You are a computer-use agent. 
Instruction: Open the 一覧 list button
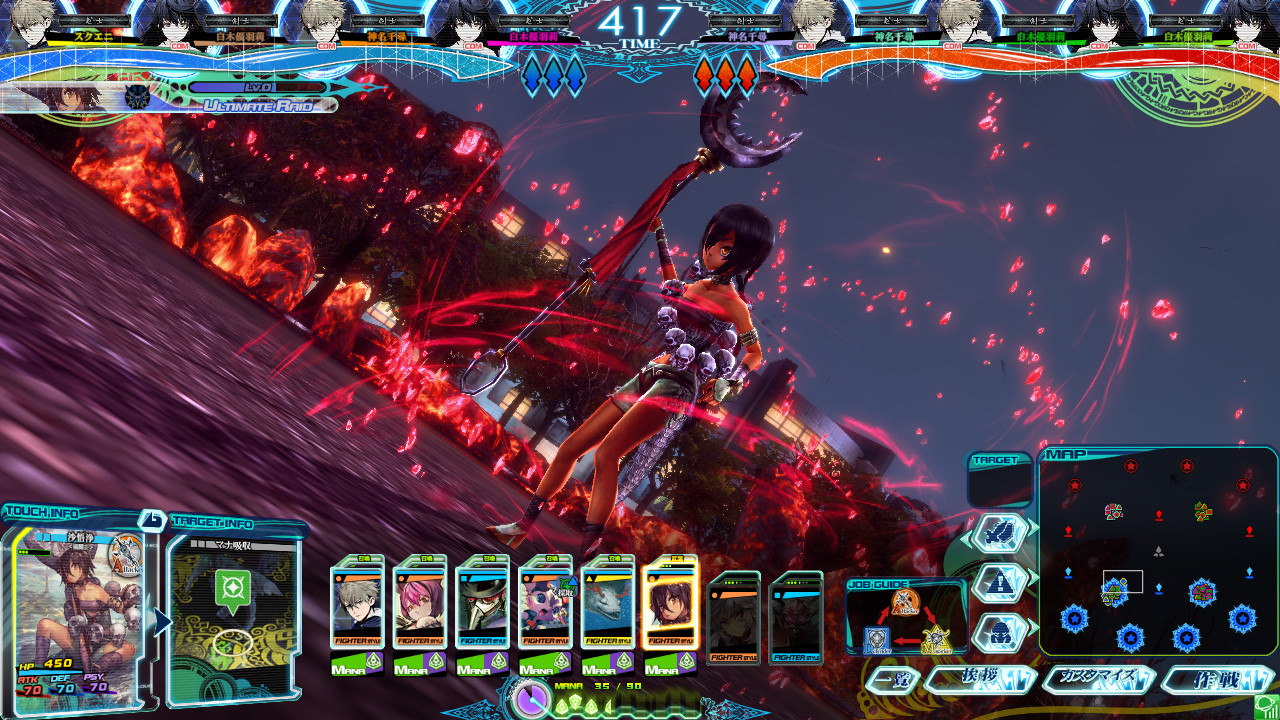892,680
